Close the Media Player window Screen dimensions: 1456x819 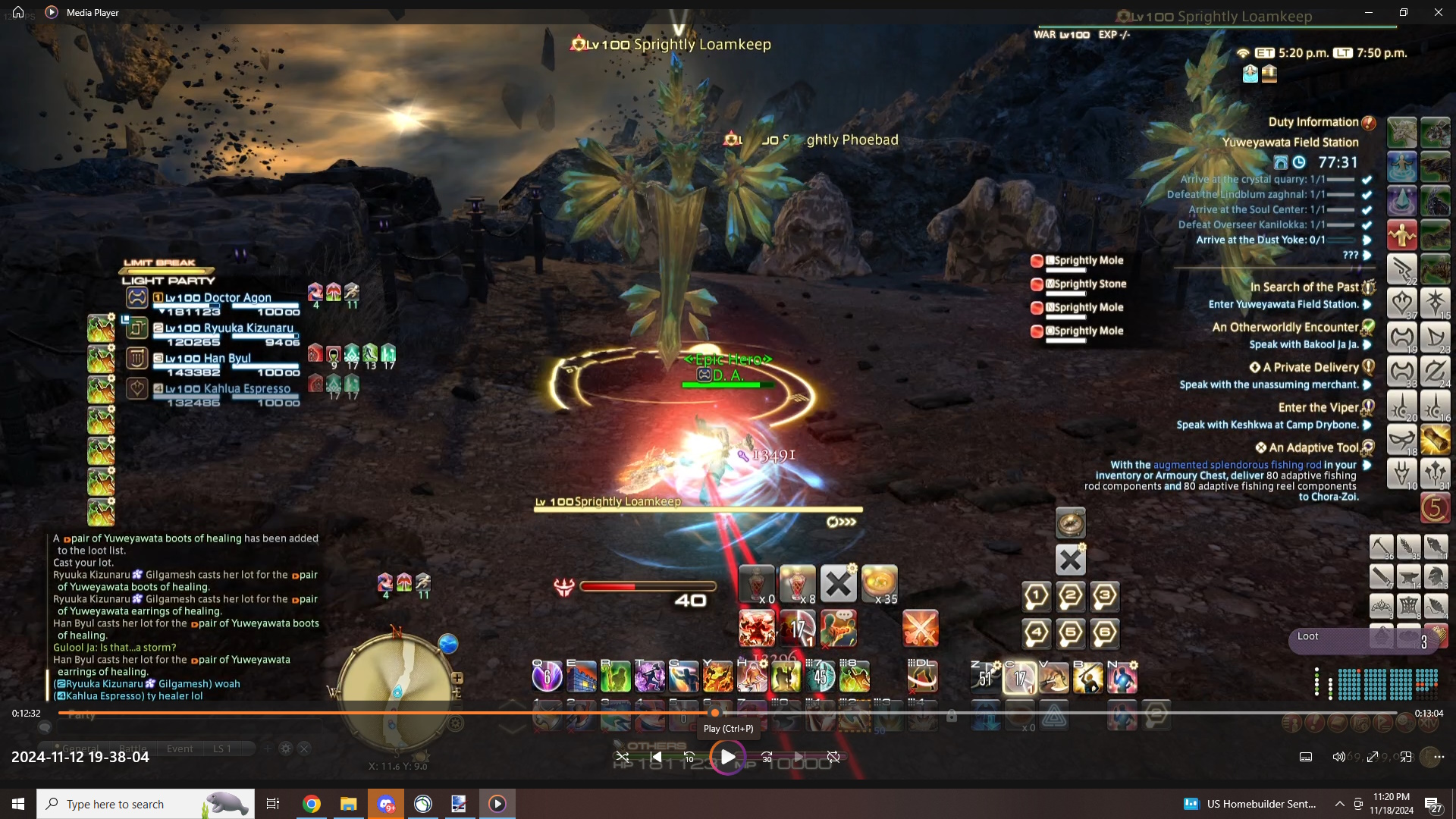click(1438, 13)
